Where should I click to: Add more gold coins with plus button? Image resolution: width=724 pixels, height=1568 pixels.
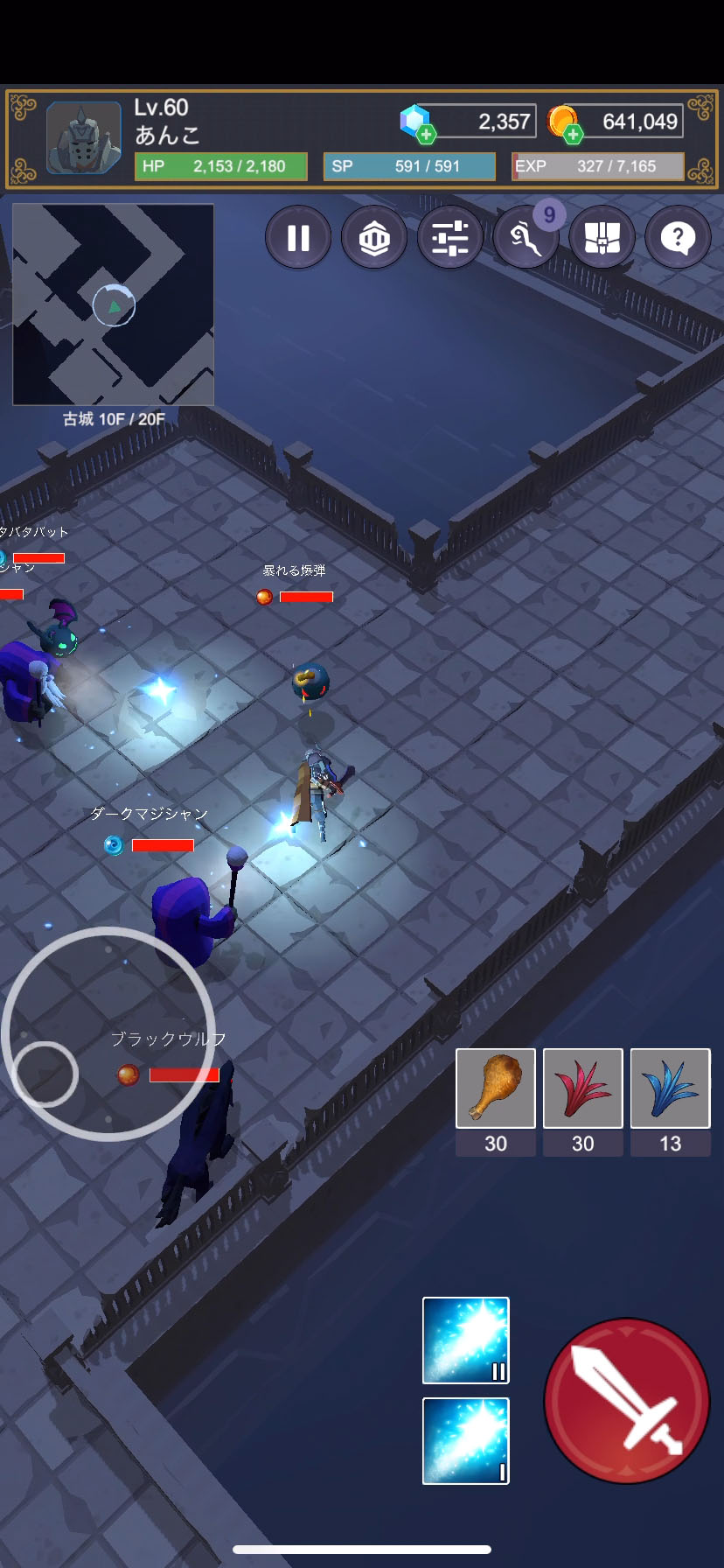click(573, 134)
